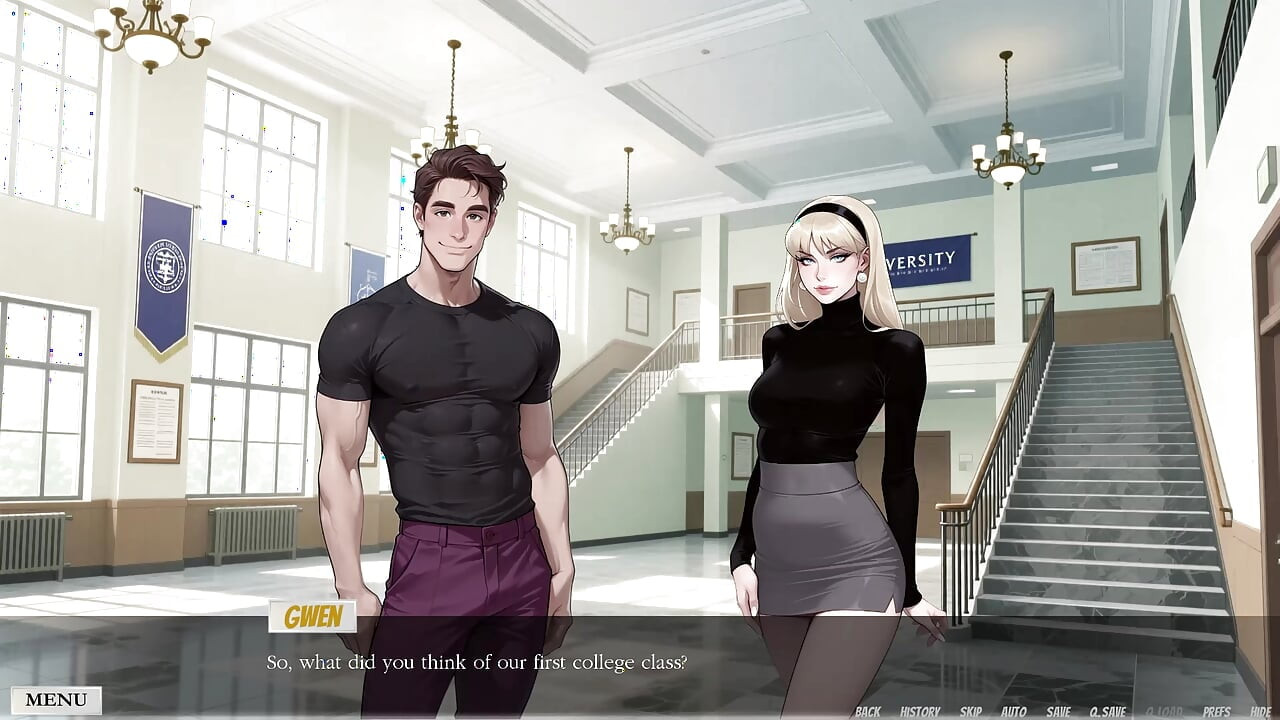Open the MENU screen
This screenshot has height=720, width=1280.
pos(55,699)
